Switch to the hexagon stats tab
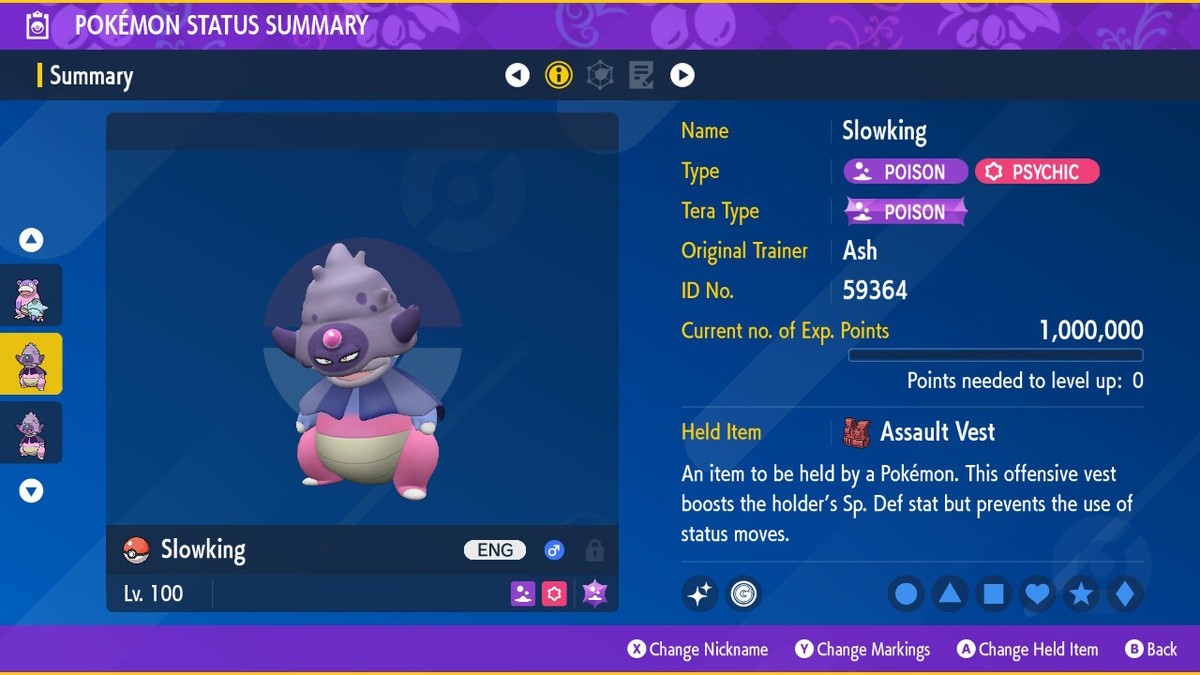The image size is (1200, 675). 600,75
